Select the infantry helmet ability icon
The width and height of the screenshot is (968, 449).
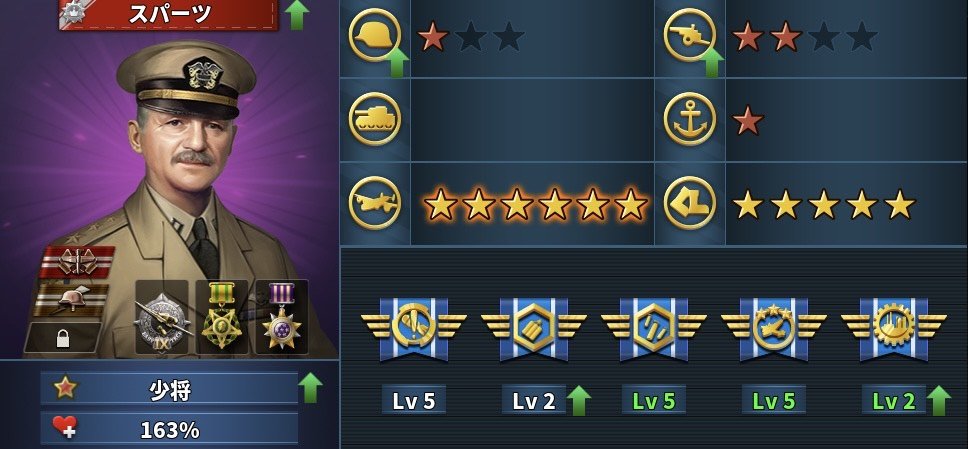tap(374, 37)
